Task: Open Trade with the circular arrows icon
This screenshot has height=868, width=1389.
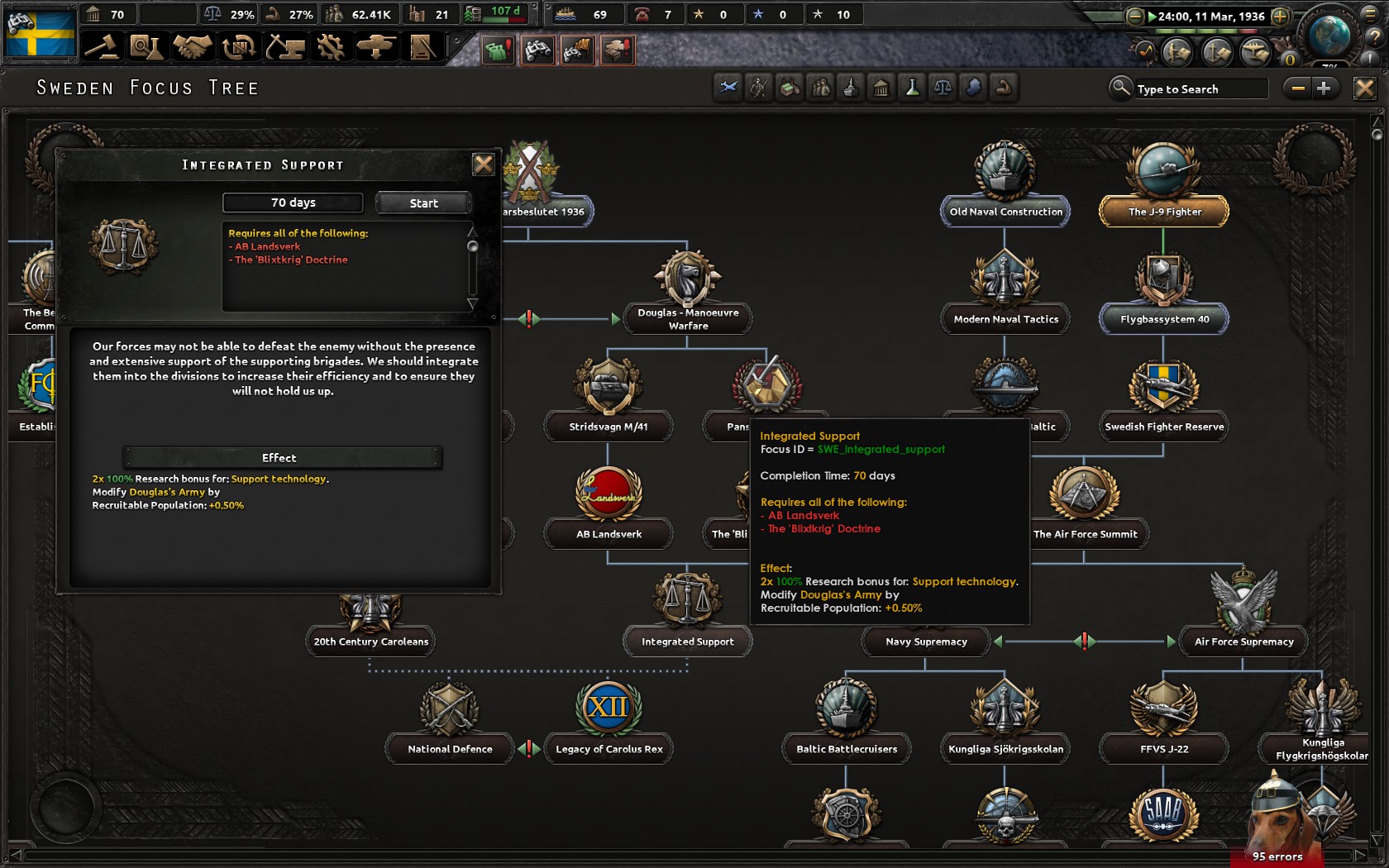Action: (240, 47)
